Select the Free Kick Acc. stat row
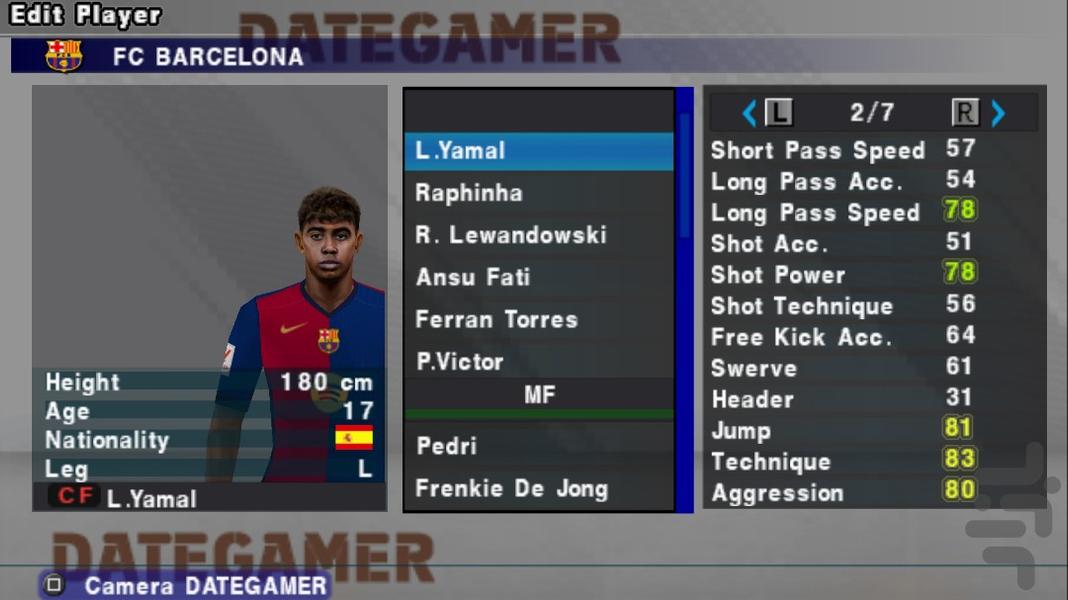Screen dimensions: 1068x600 tap(840, 337)
